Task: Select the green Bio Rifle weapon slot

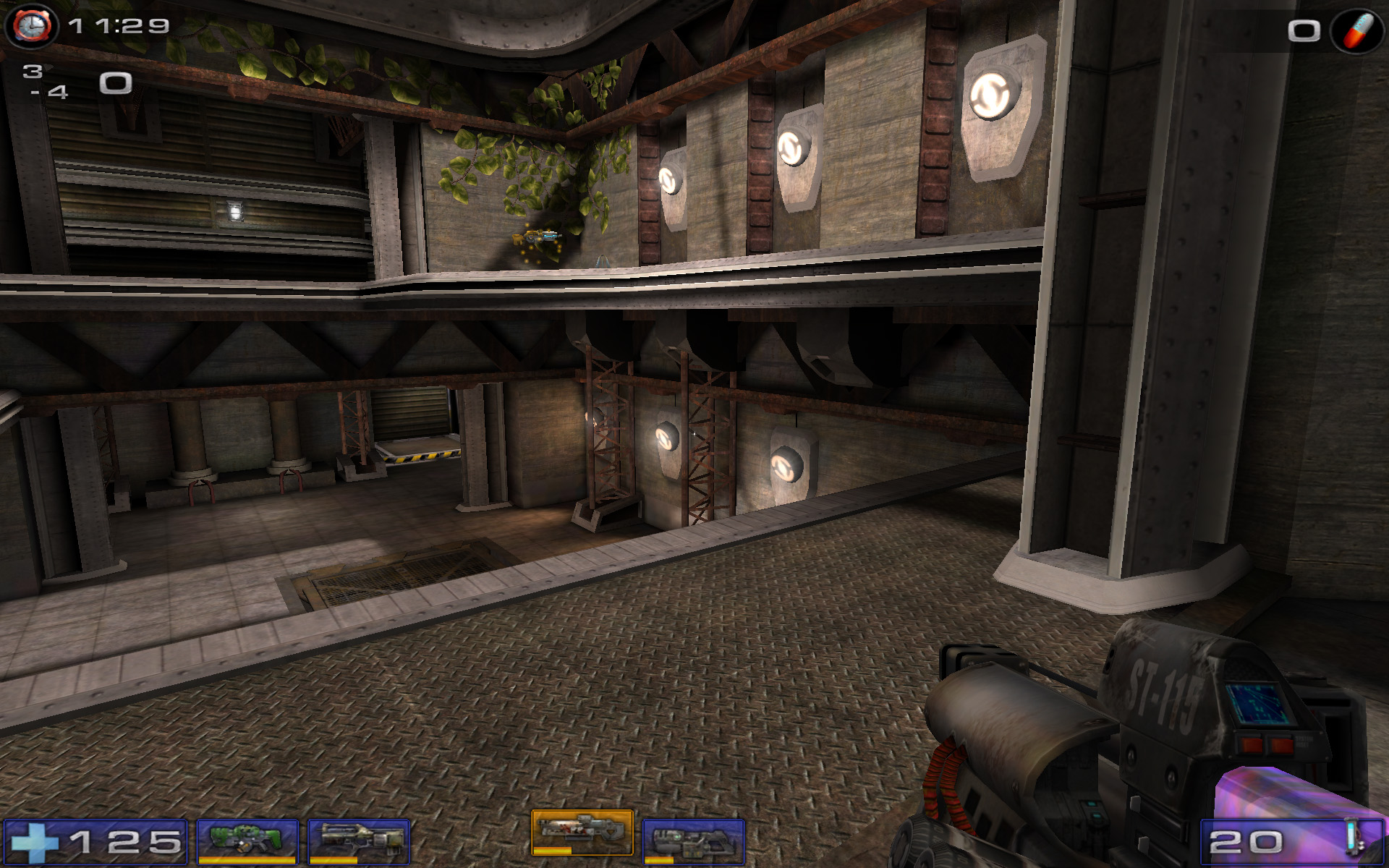Action: 247,841
